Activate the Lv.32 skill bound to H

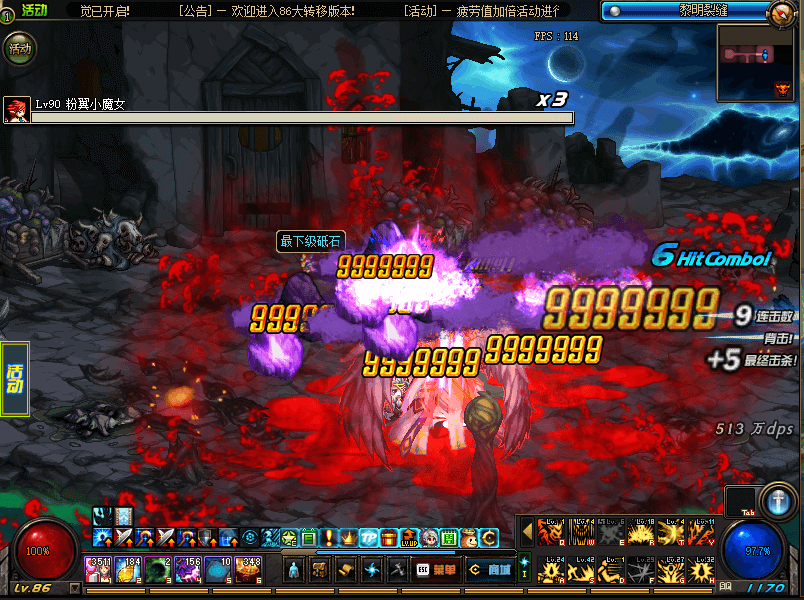pyautogui.click(x=702, y=569)
